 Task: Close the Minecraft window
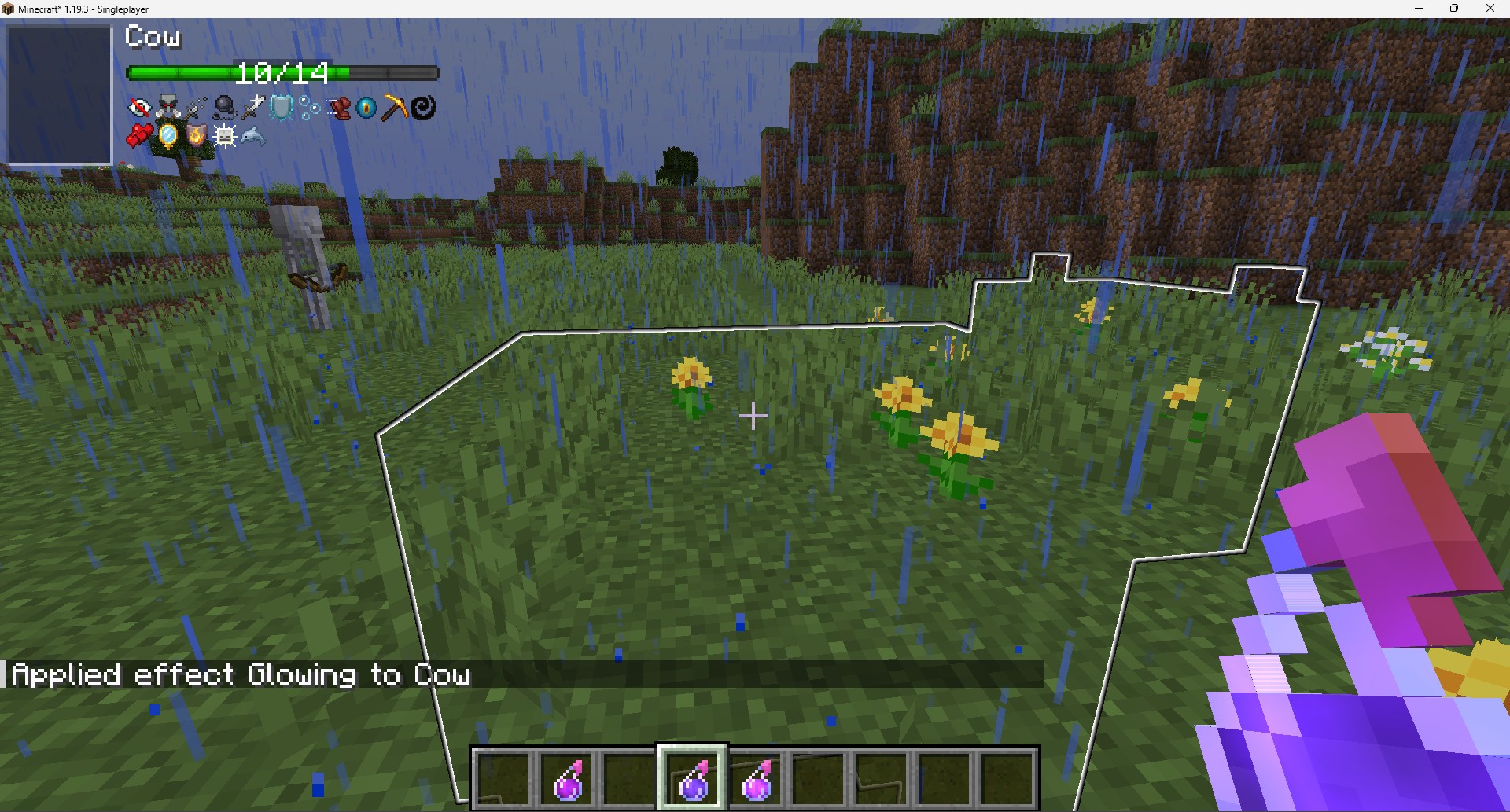click(x=1490, y=9)
